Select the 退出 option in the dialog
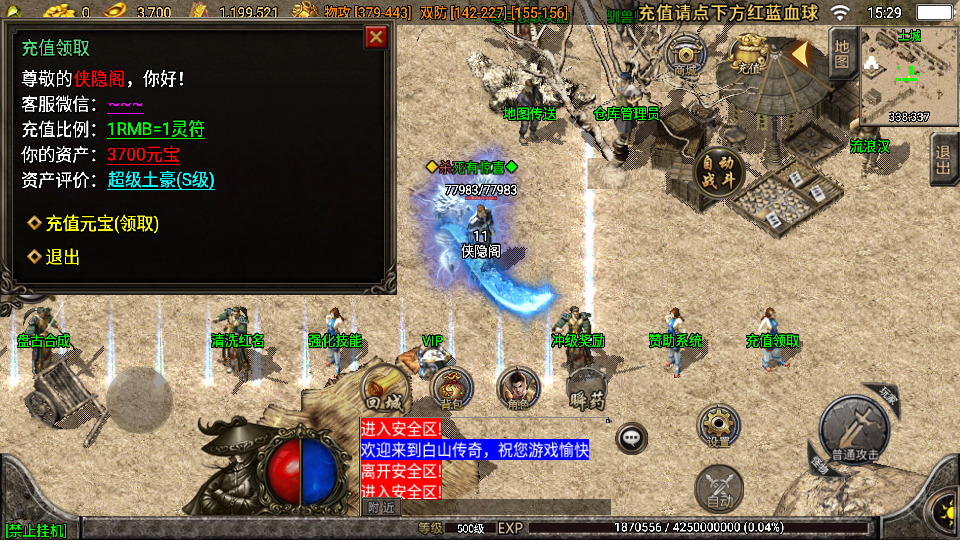Image resolution: width=960 pixels, height=540 pixels. coord(62,257)
